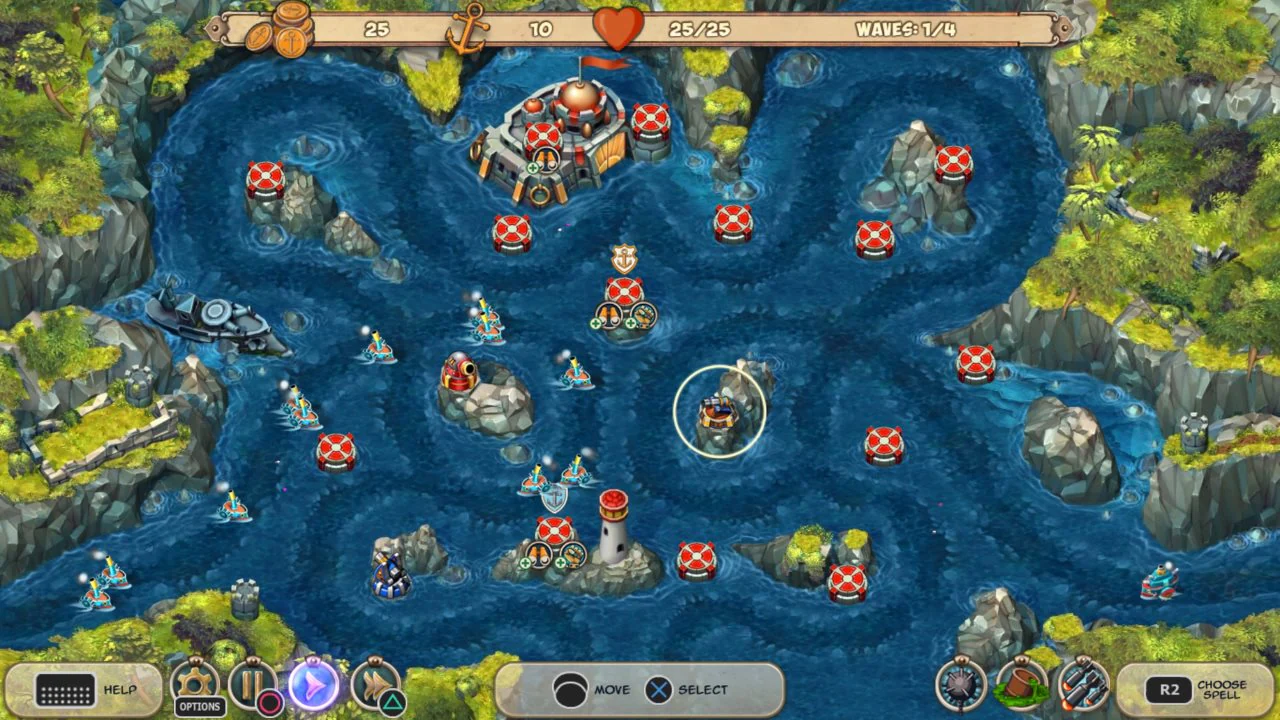
Task: Click the lighthouse tower in the bay
Action: (x=611, y=527)
